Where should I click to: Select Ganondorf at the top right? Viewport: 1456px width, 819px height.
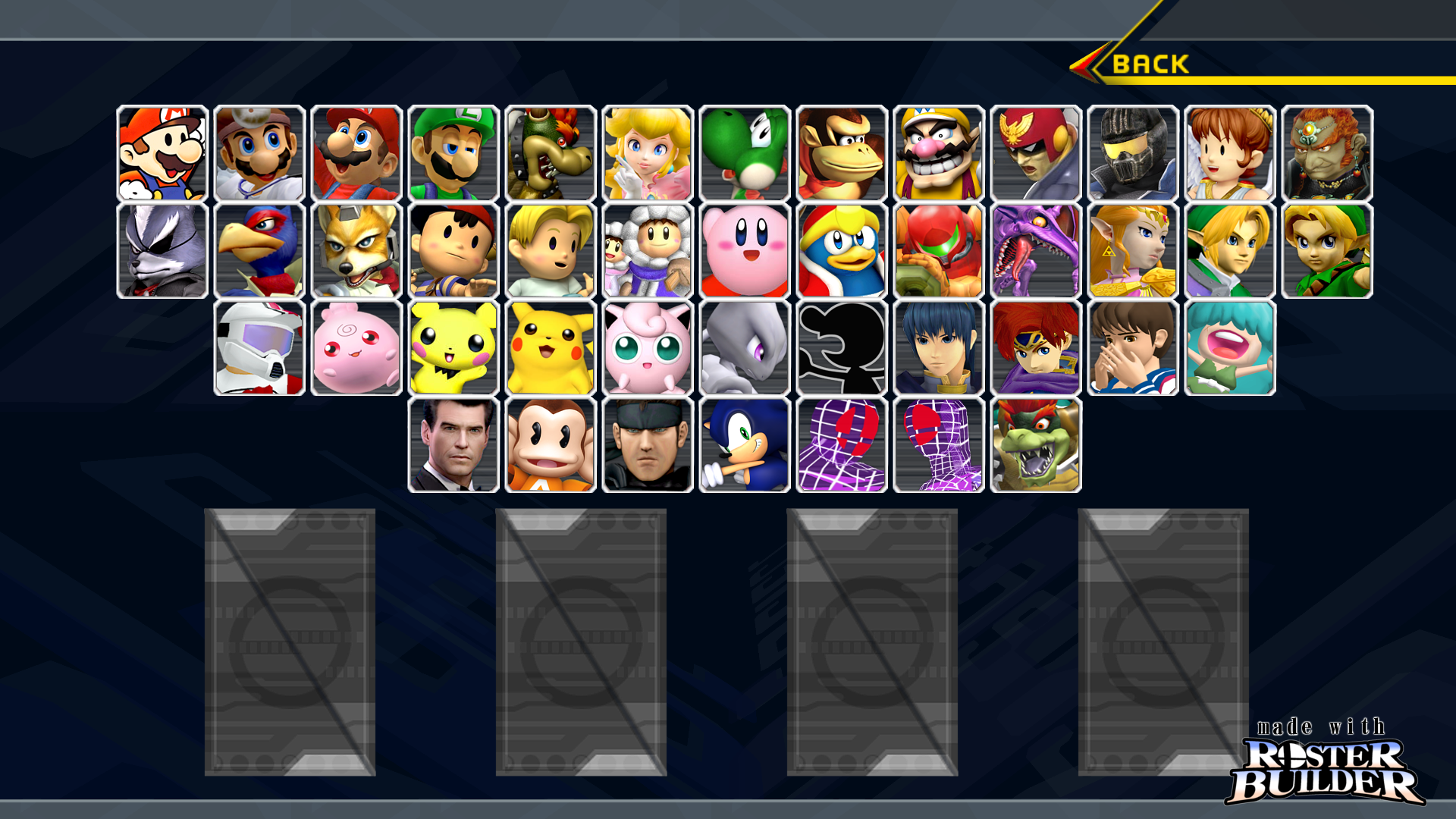(x=1326, y=153)
